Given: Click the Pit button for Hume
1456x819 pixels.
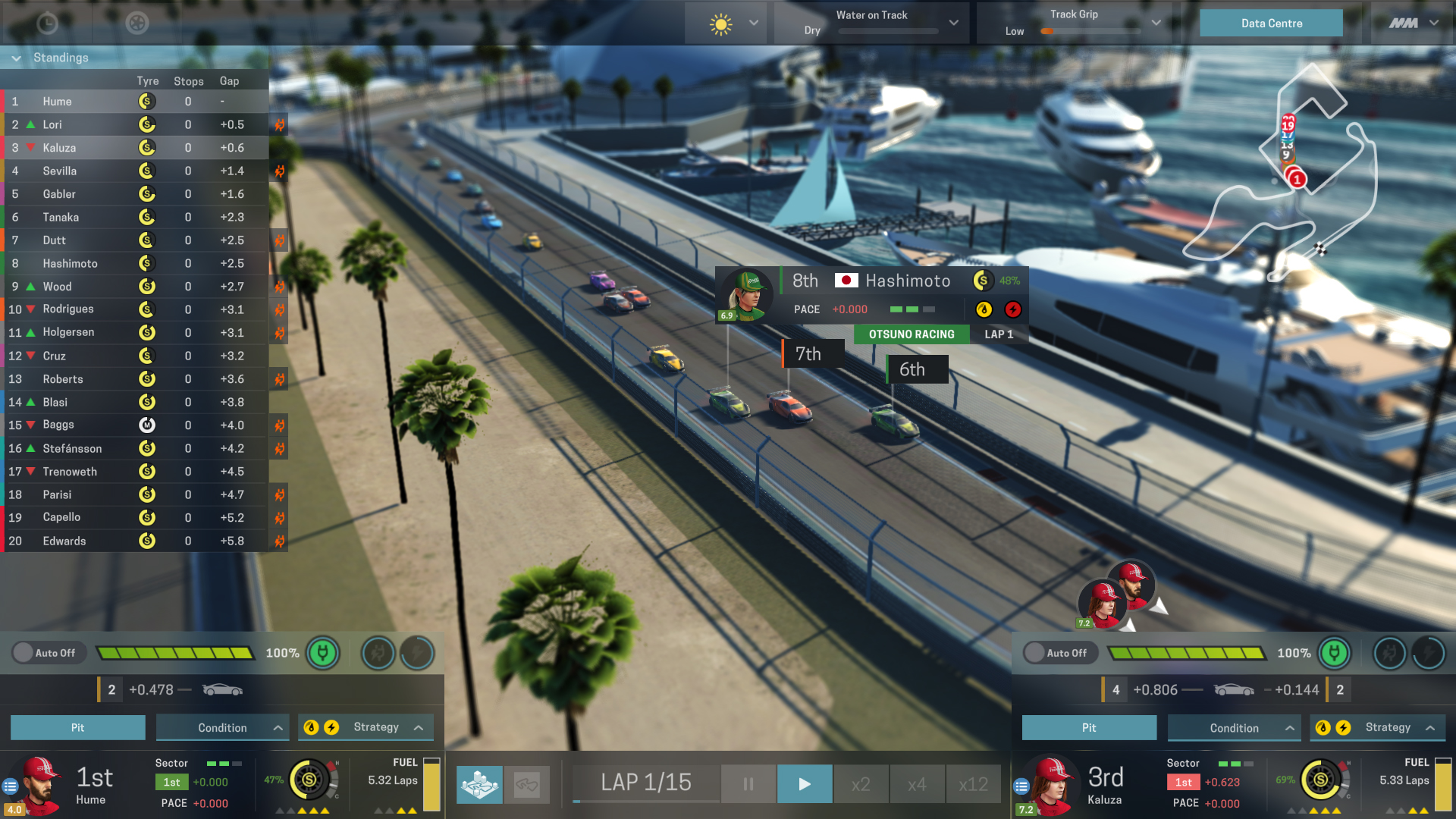Looking at the screenshot, I should (x=77, y=727).
